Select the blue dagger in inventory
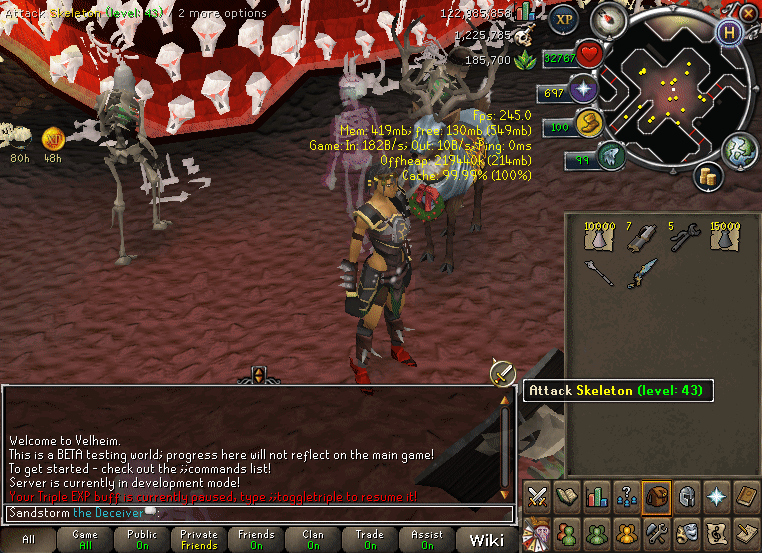 coord(641,272)
